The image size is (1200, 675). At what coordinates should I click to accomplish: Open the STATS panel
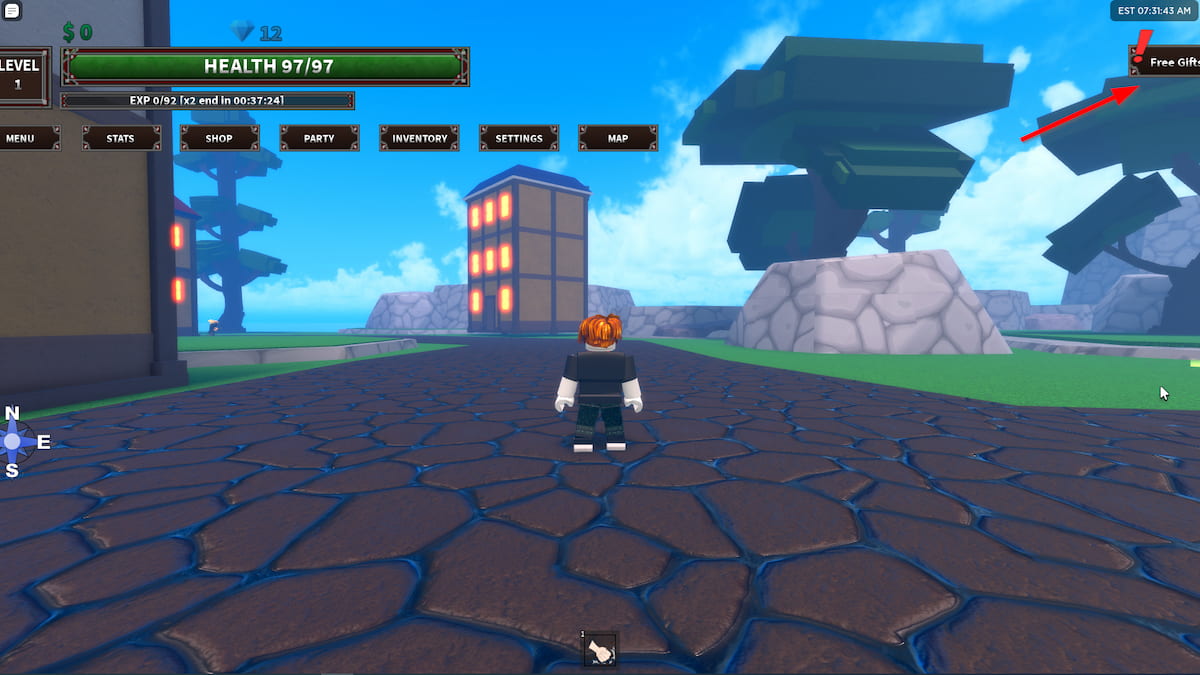click(121, 138)
